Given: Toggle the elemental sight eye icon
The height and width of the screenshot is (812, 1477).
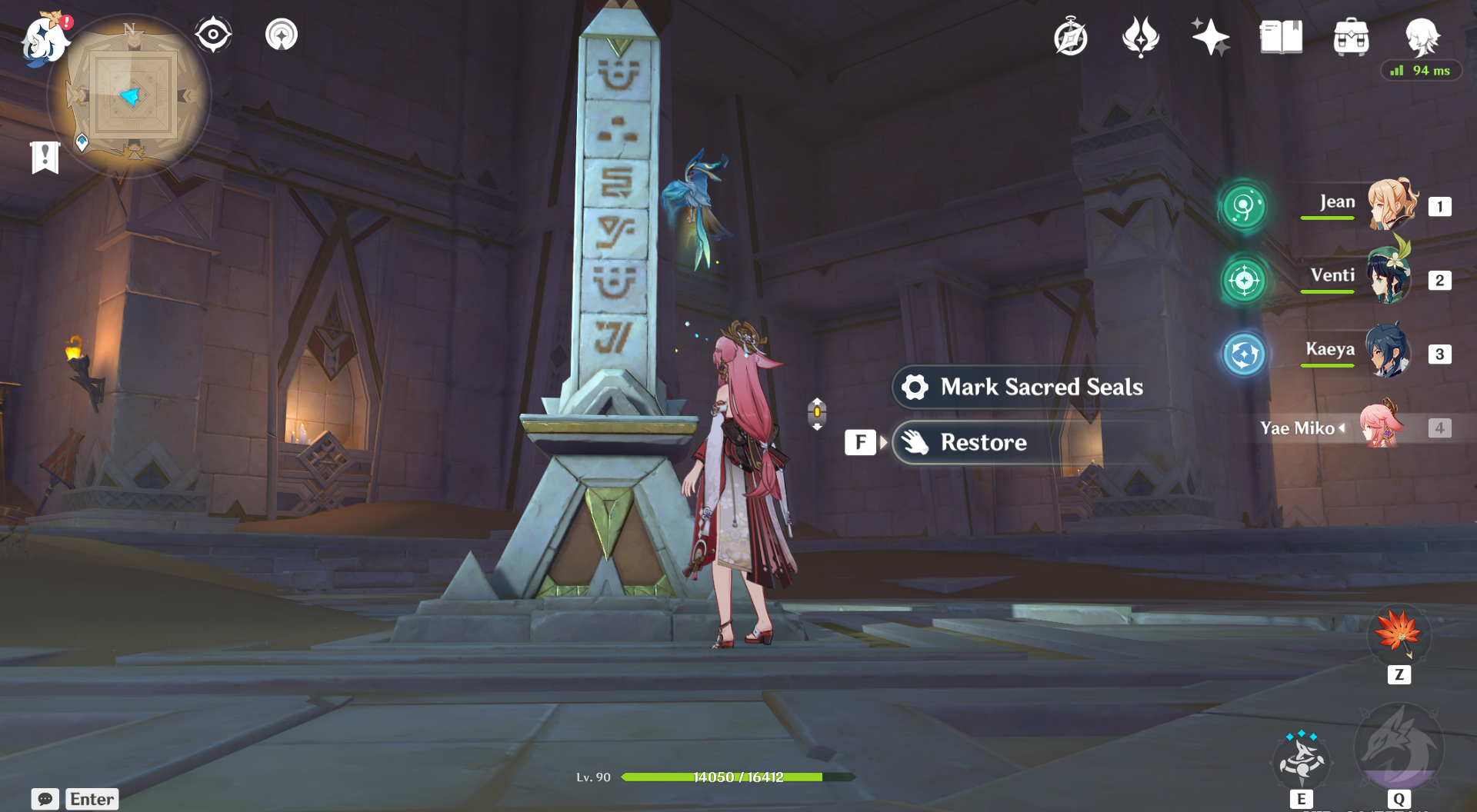Looking at the screenshot, I should [x=213, y=35].
